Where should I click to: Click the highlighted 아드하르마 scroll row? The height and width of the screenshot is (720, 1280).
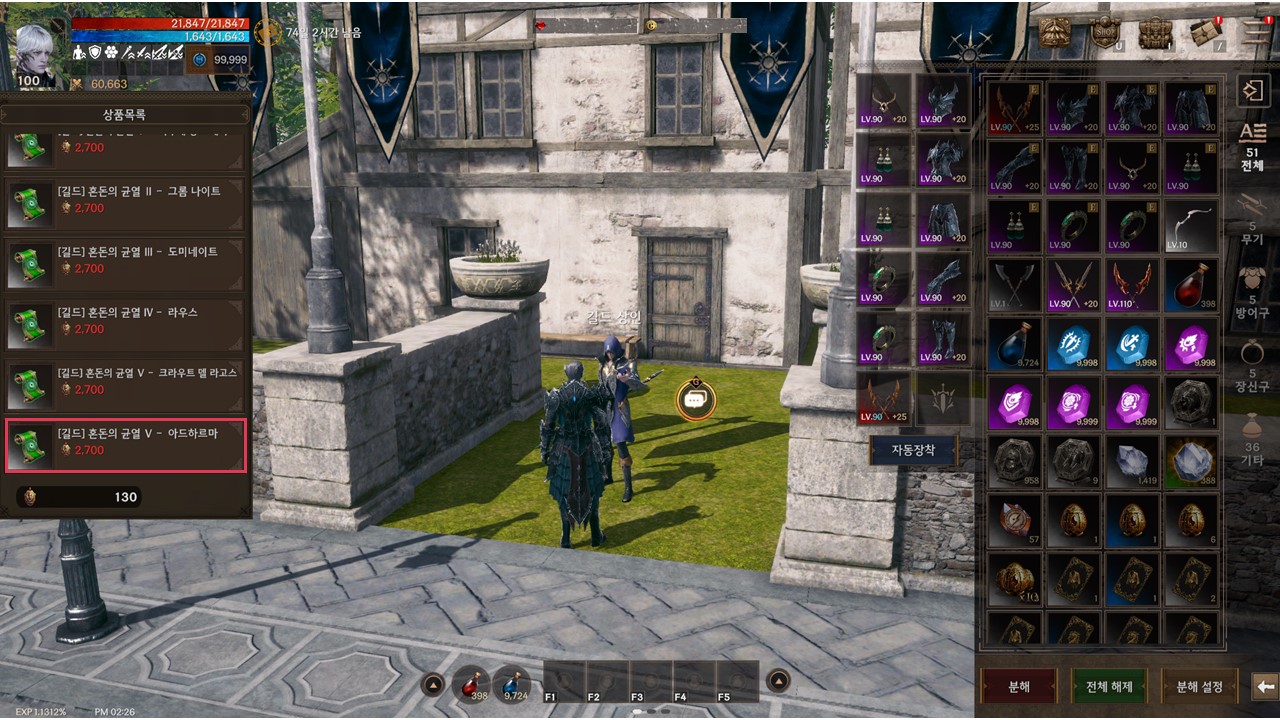coord(126,444)
